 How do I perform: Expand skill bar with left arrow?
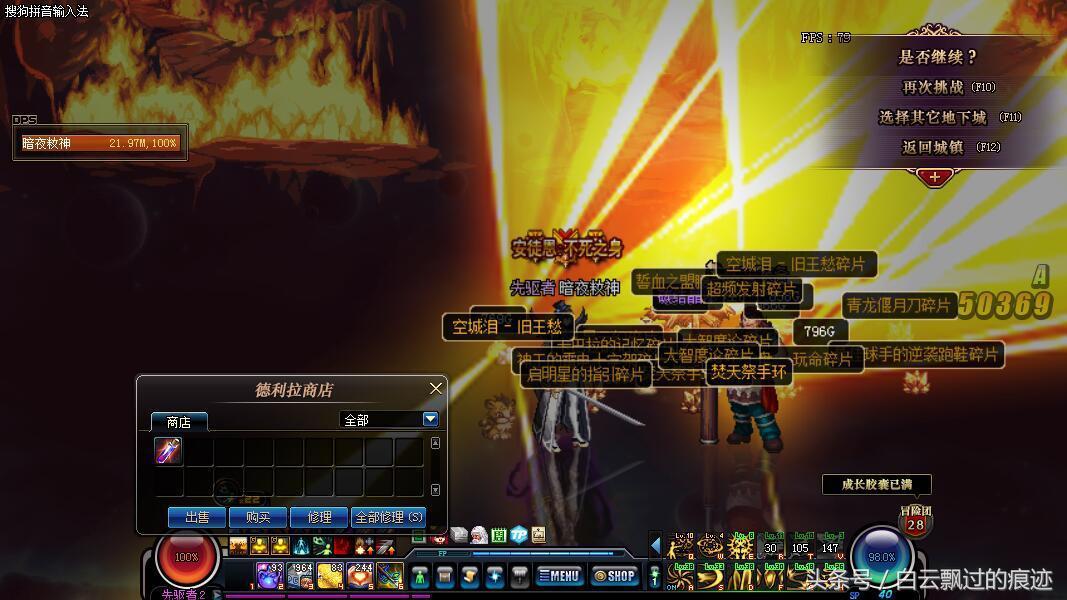656,545
